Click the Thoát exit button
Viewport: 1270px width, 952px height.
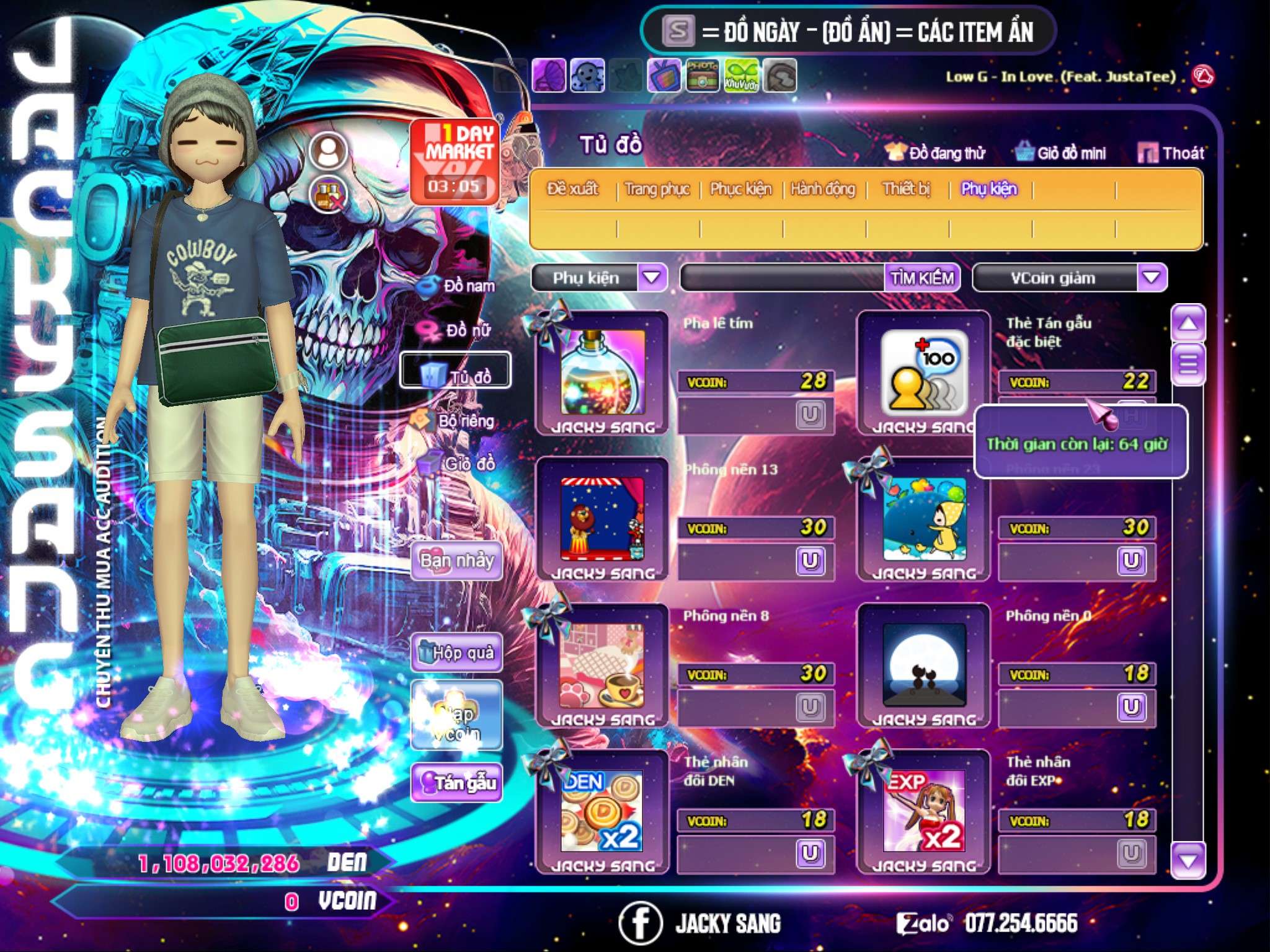click(x=1171, y=153)
